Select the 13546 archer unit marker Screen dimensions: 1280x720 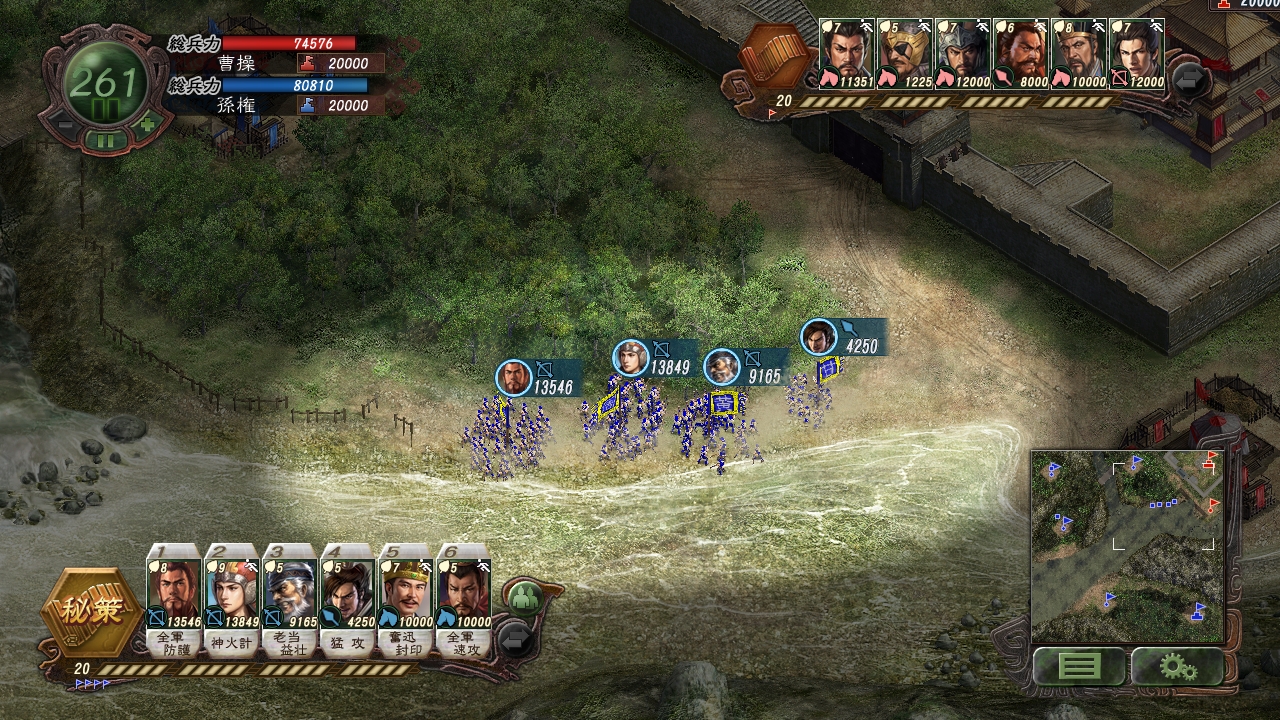[x=514, y=378]
